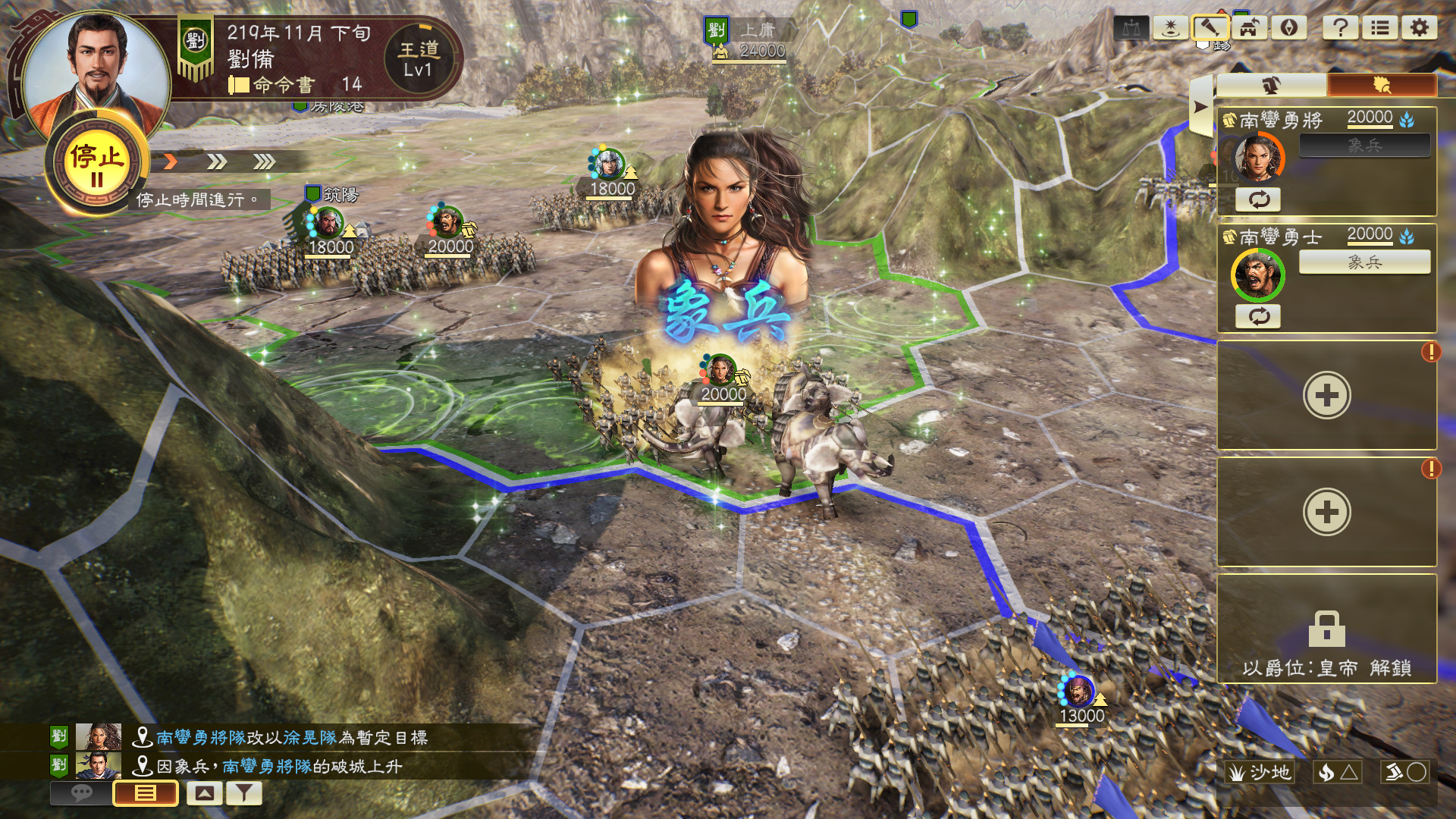This screenshot has height=819, width=1456.
Task: Open the chat speech bubble button
Action: coord(81,793)
